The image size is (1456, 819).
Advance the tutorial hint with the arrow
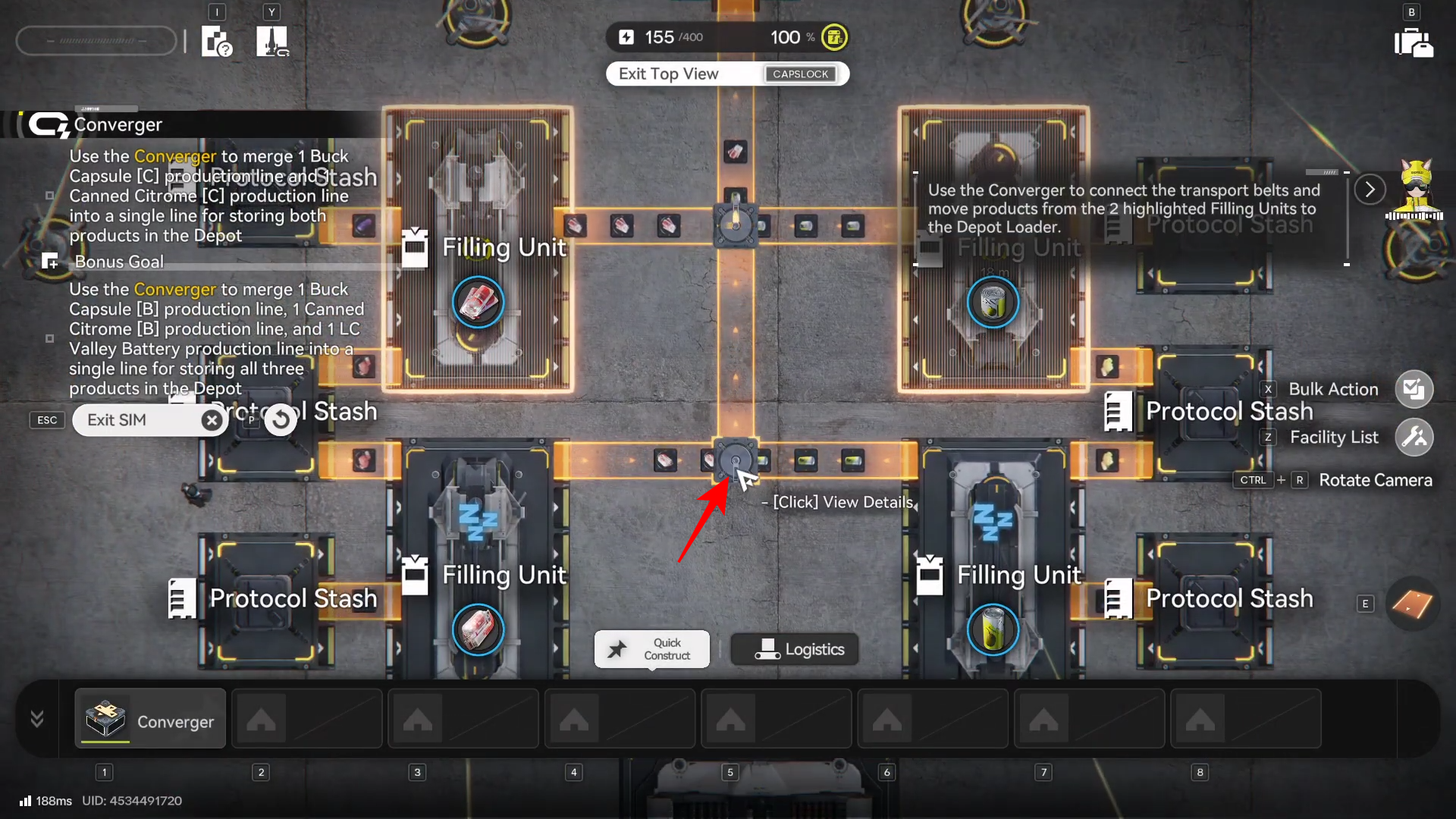(1370, 190)
